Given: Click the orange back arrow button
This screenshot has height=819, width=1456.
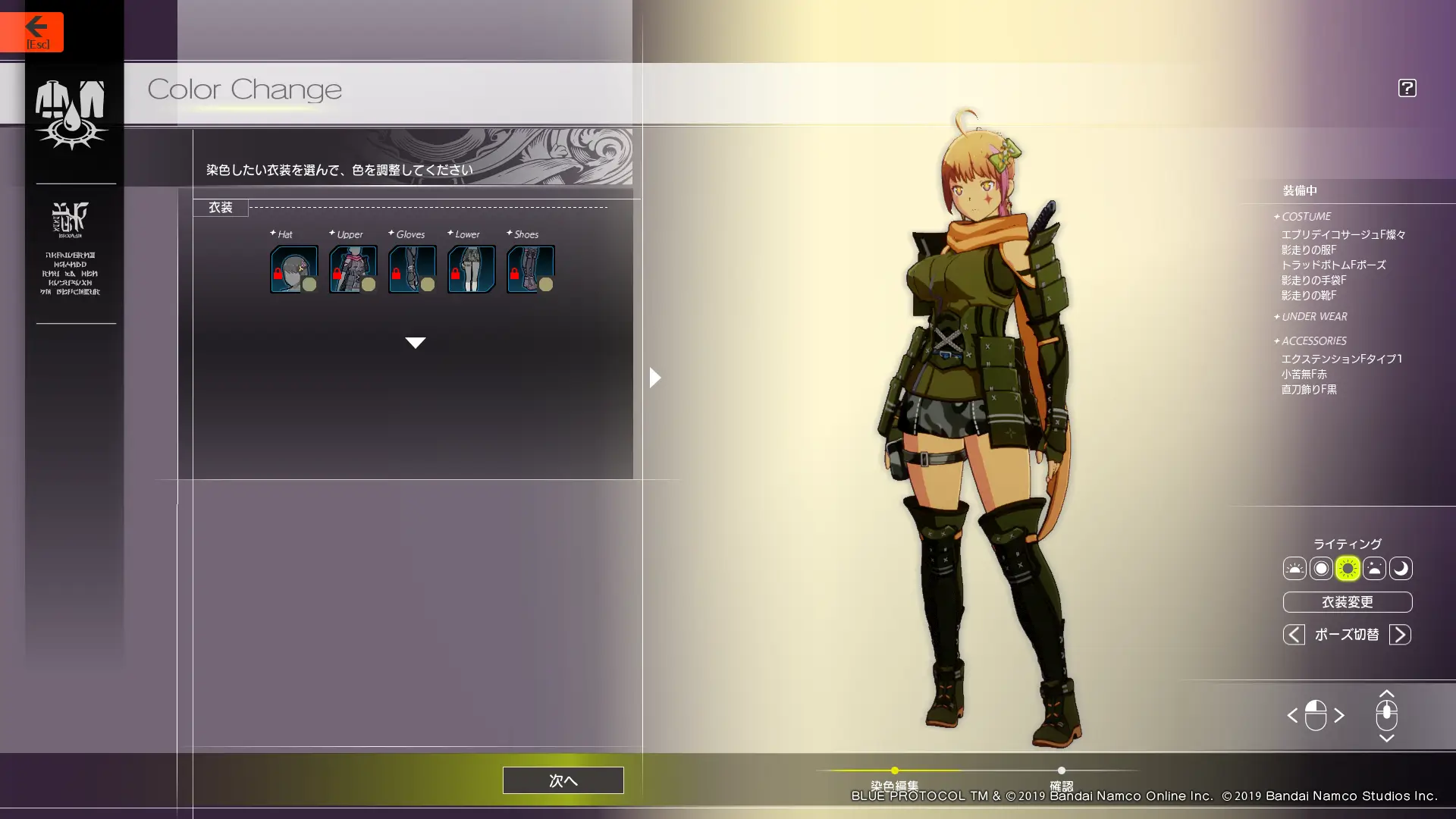Looking at the screenshot, I should click(x=32, y=32).
